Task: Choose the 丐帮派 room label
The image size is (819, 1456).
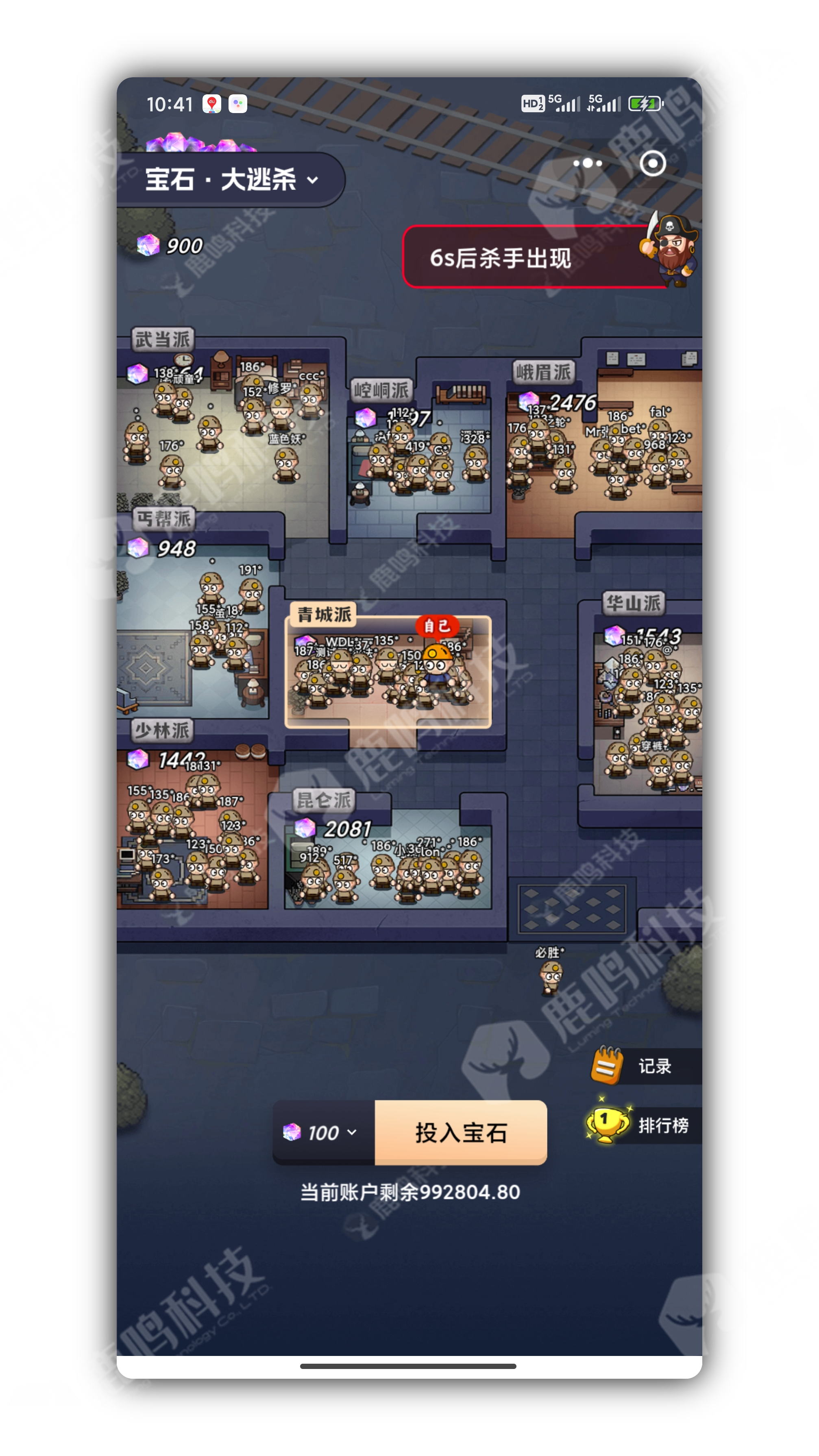Action: pos(163,518)
